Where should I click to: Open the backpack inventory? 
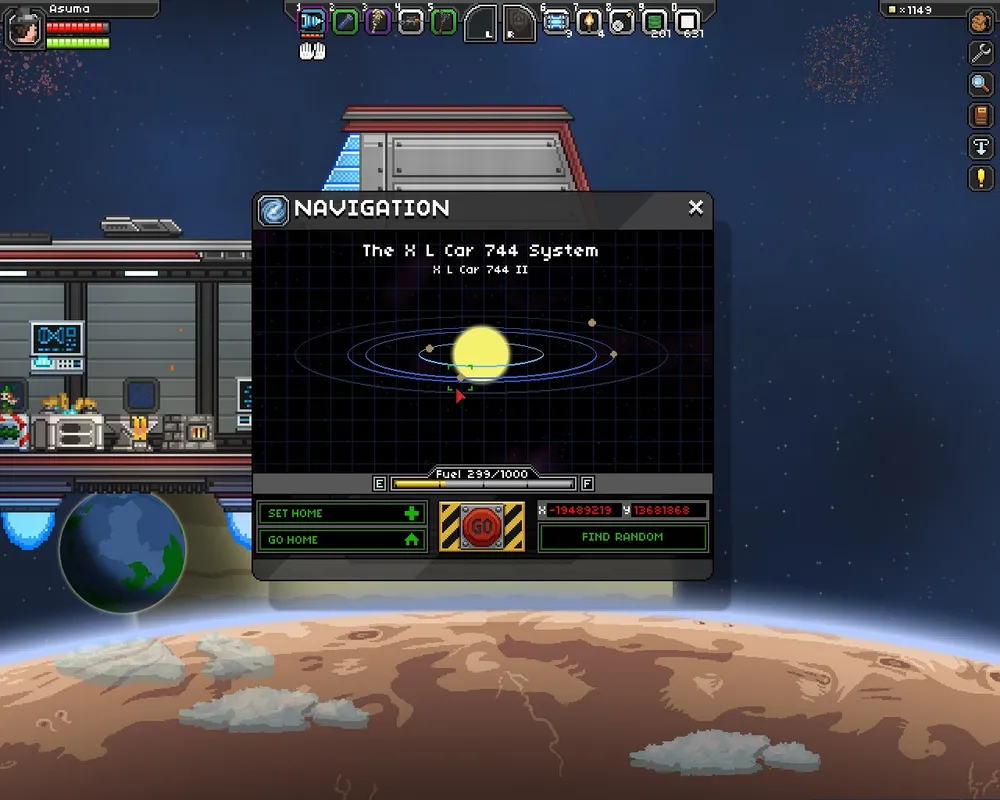981,22
